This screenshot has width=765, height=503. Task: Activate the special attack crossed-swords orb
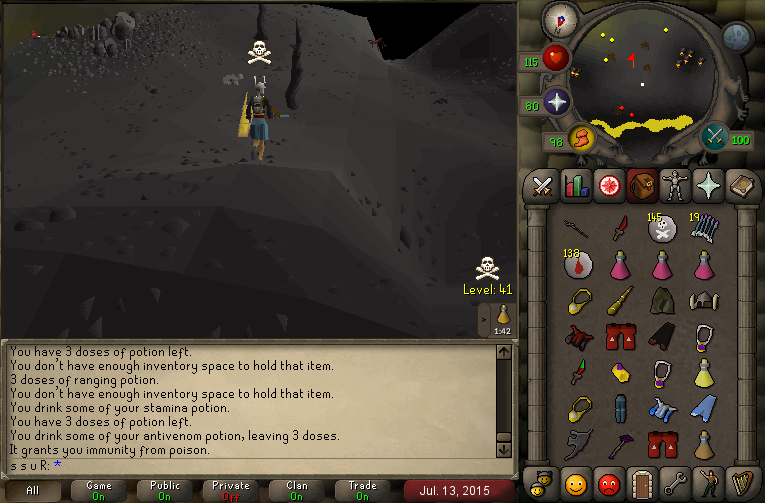coord(715,136)
